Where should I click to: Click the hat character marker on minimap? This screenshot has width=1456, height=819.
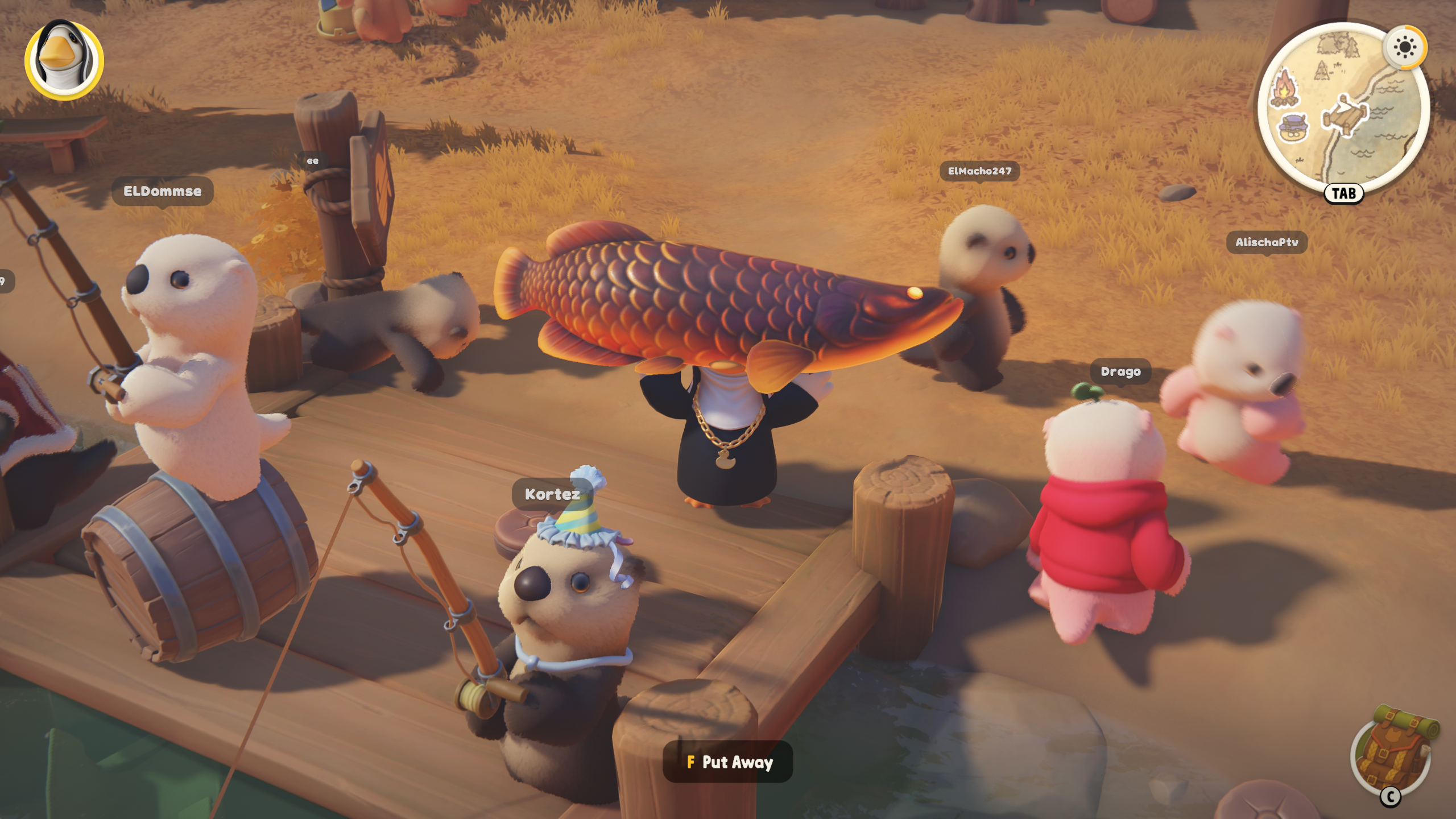click(1293, 129)
